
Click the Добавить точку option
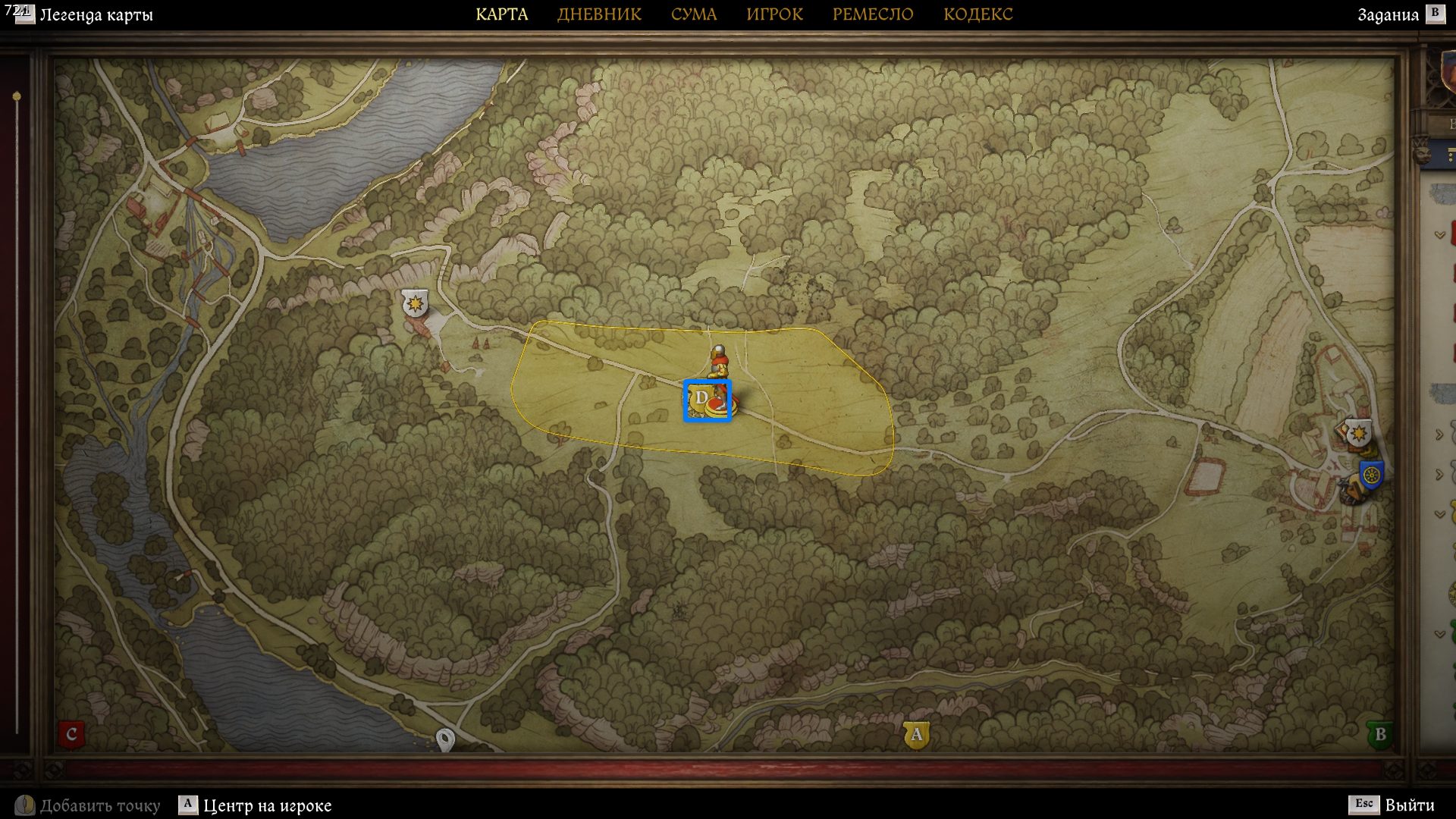click(99, 805)
